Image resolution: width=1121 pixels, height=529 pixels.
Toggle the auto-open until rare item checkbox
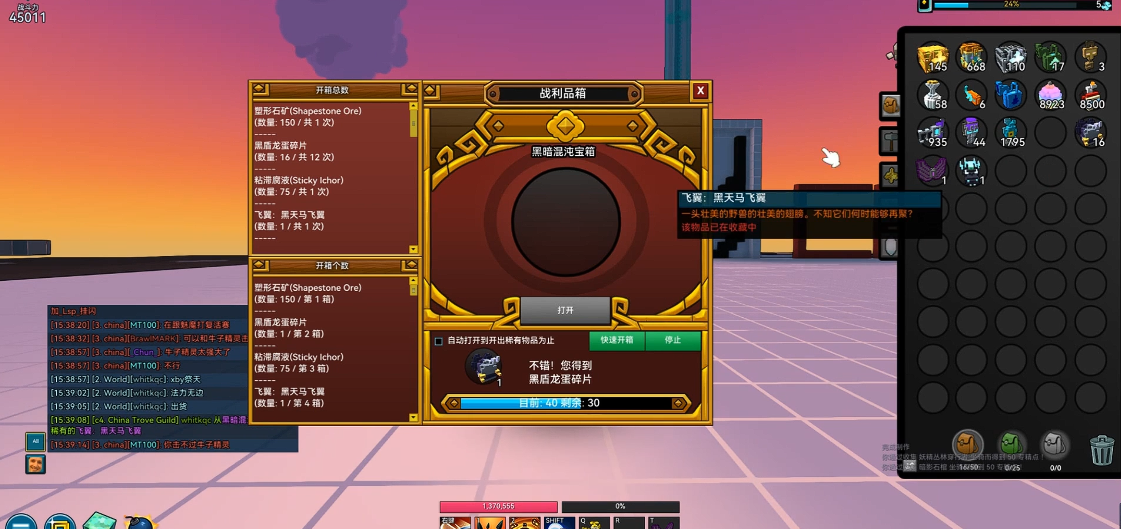(439, 341)
